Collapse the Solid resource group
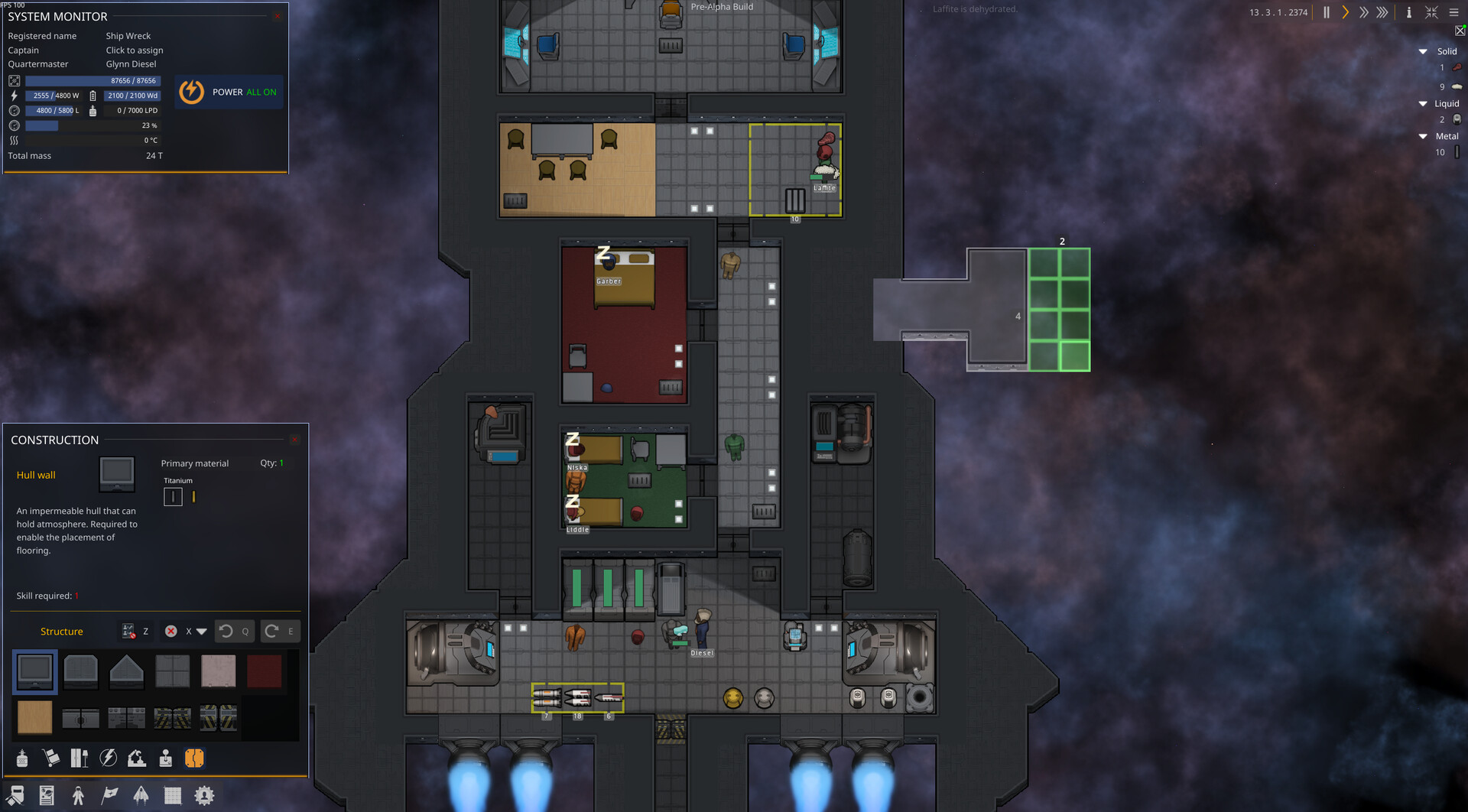 [1423, 51]
